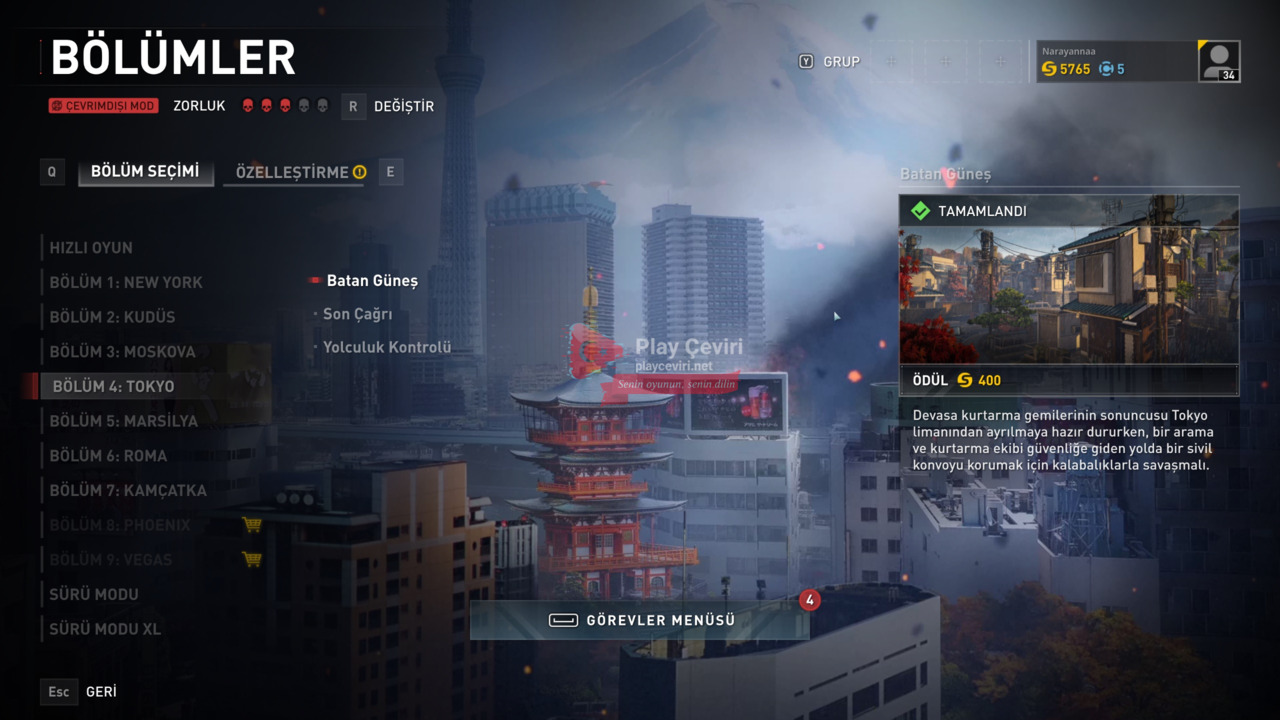Screen dimensions: 1280x720
Task: Open Bölüm 5: Marsilya
Action: 124,421
